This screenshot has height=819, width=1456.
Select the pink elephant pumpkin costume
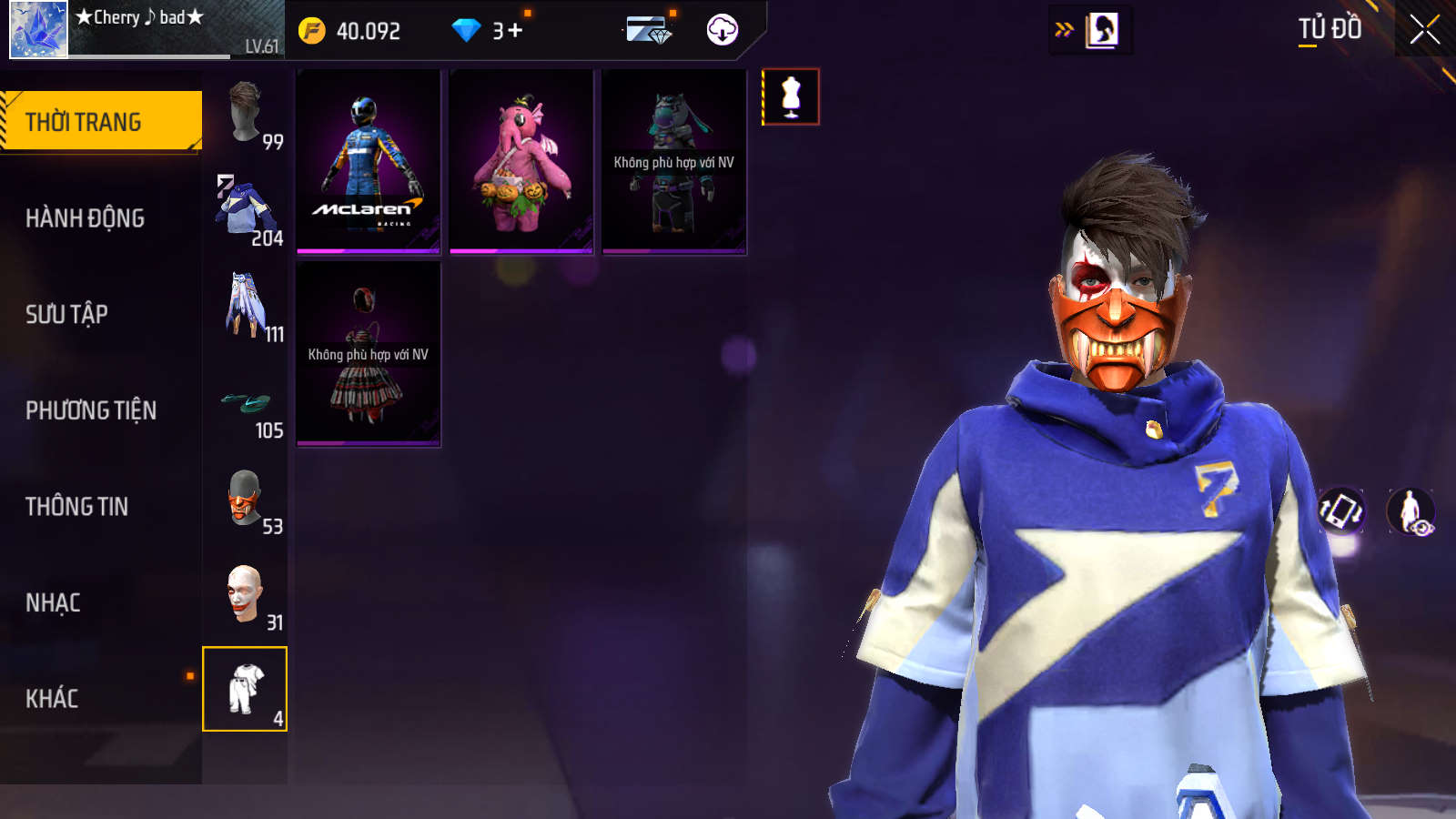(521, 162)
